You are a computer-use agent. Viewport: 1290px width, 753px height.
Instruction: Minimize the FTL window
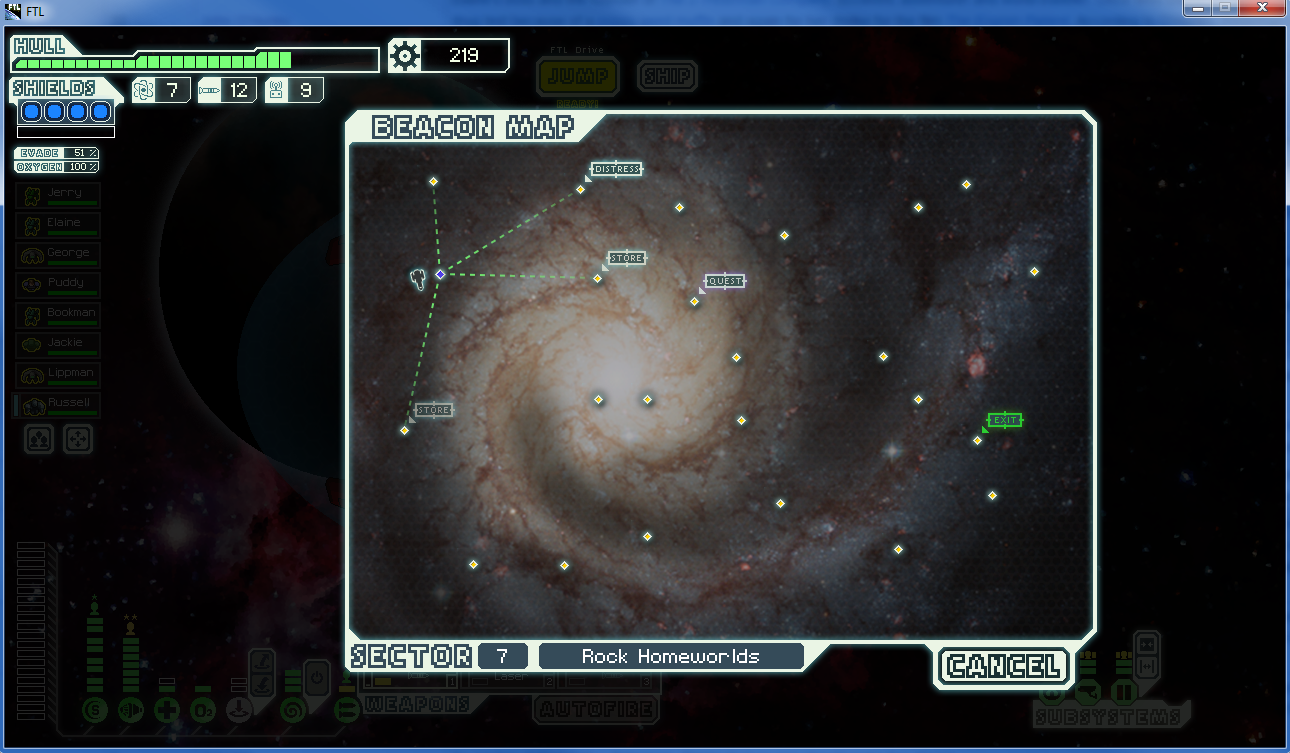pyautogui.click(x=1197, y=8)
